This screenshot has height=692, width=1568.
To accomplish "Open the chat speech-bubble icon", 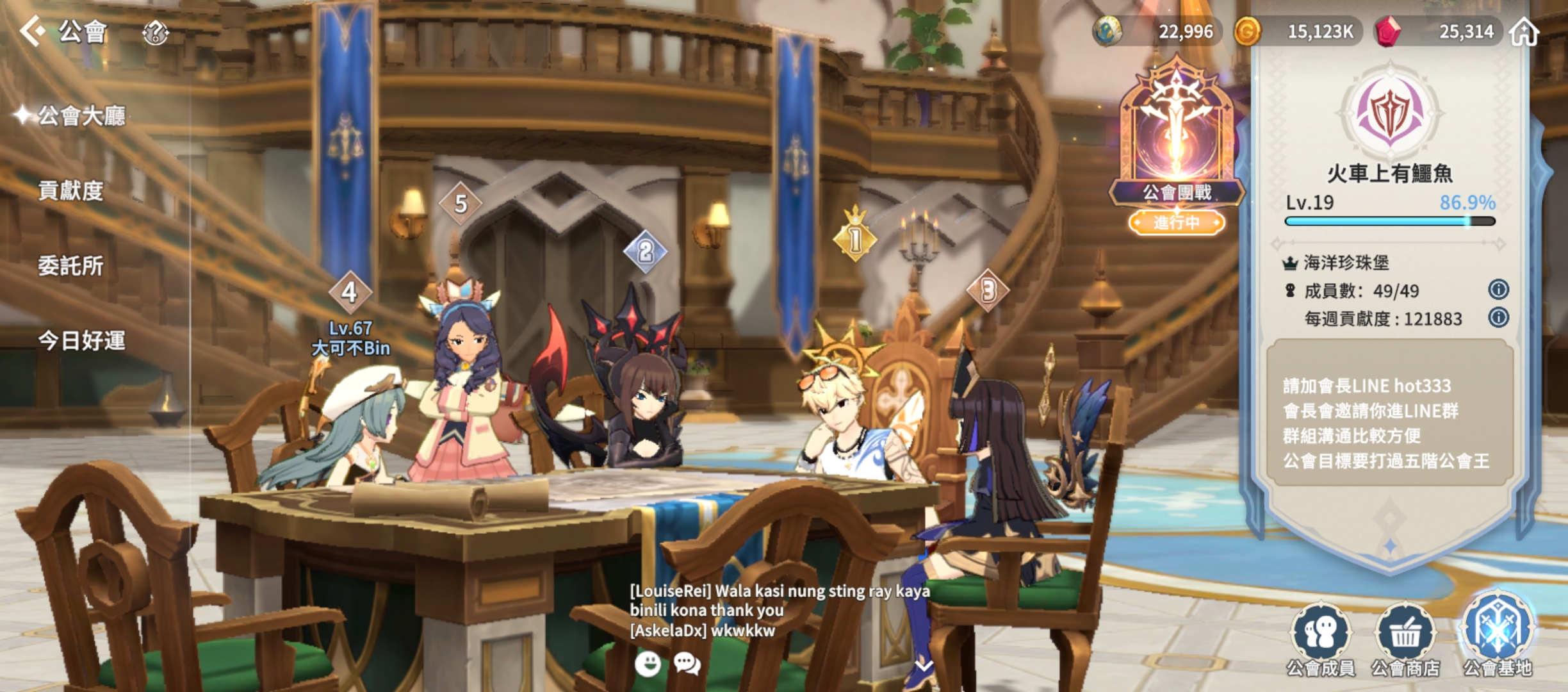I will [687, 664].
